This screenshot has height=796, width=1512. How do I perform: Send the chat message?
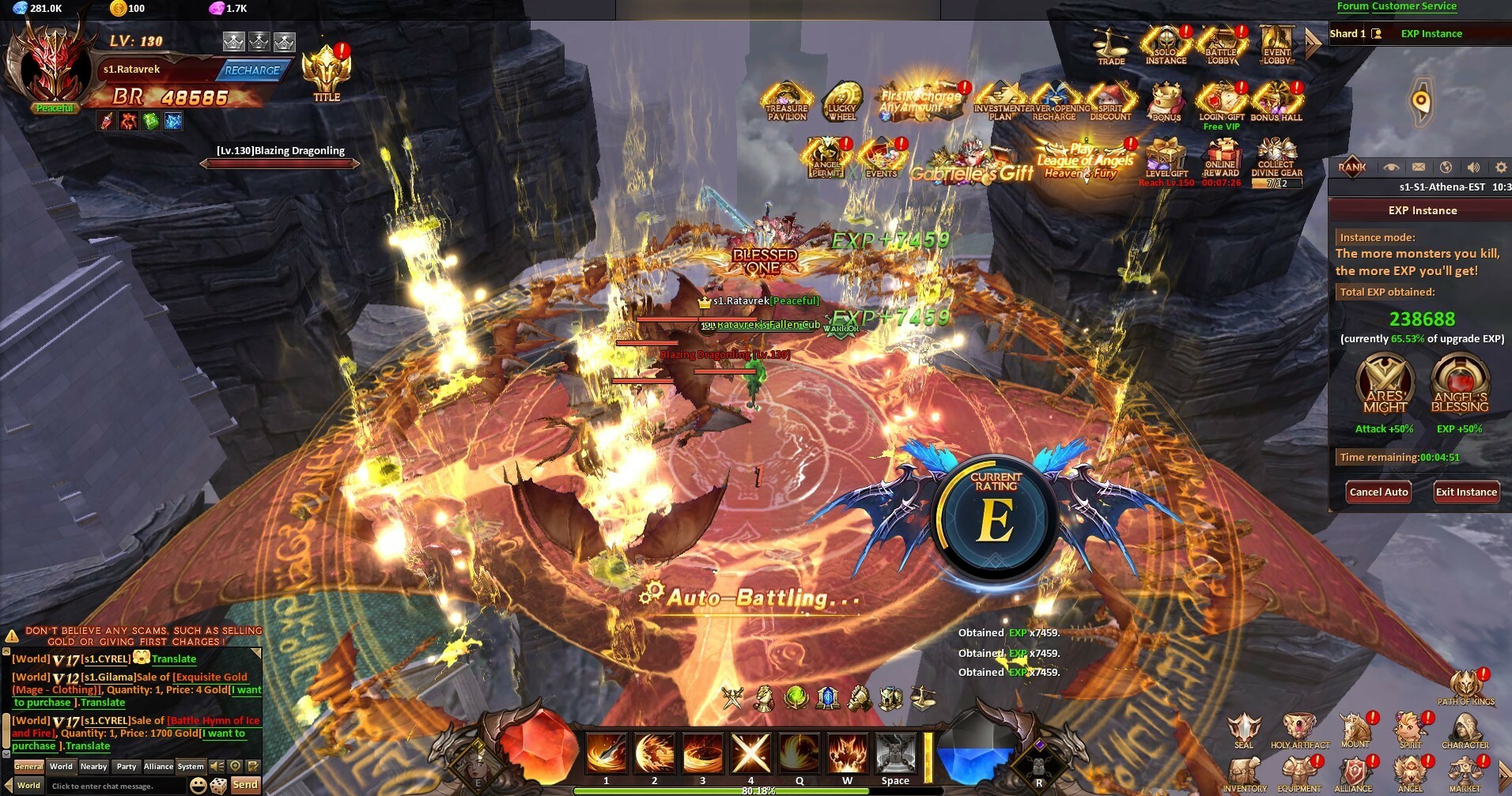[245, 785]
